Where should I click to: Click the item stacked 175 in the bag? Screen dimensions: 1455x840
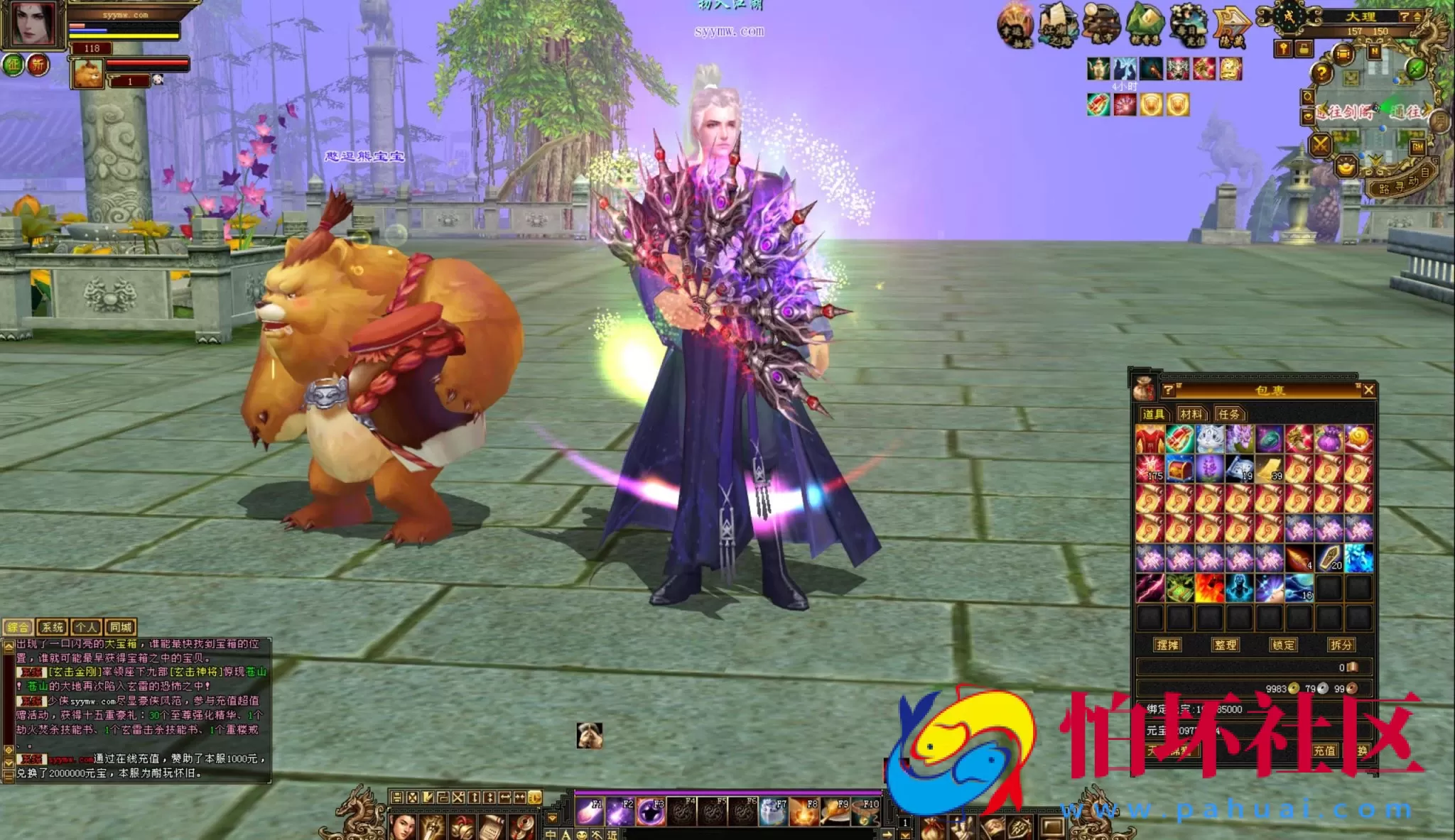(x=1150, y=469)
